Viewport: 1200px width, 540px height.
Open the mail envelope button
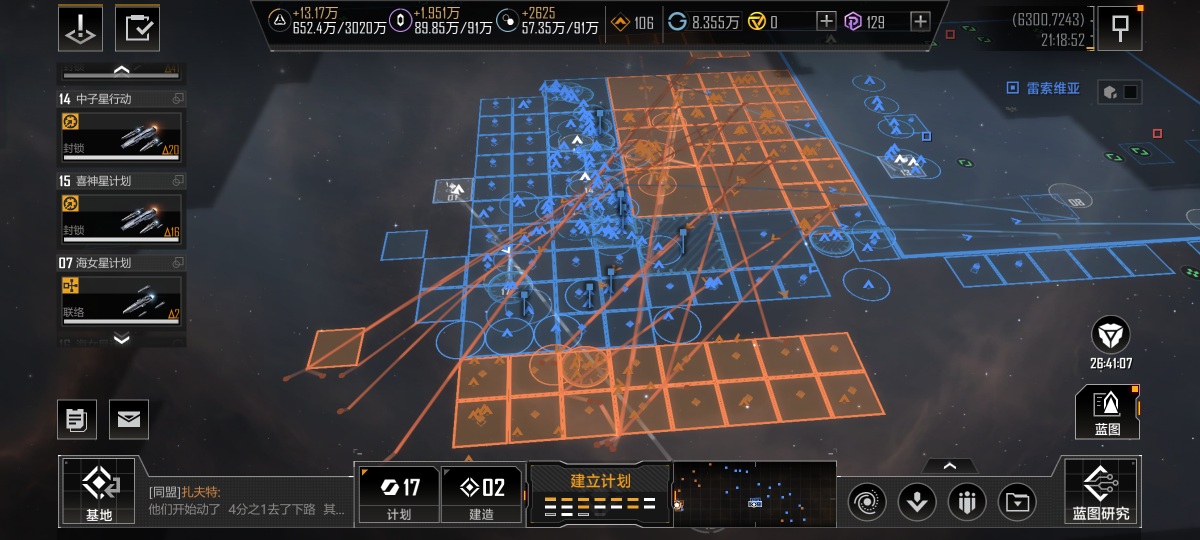[x=129, y=419]
